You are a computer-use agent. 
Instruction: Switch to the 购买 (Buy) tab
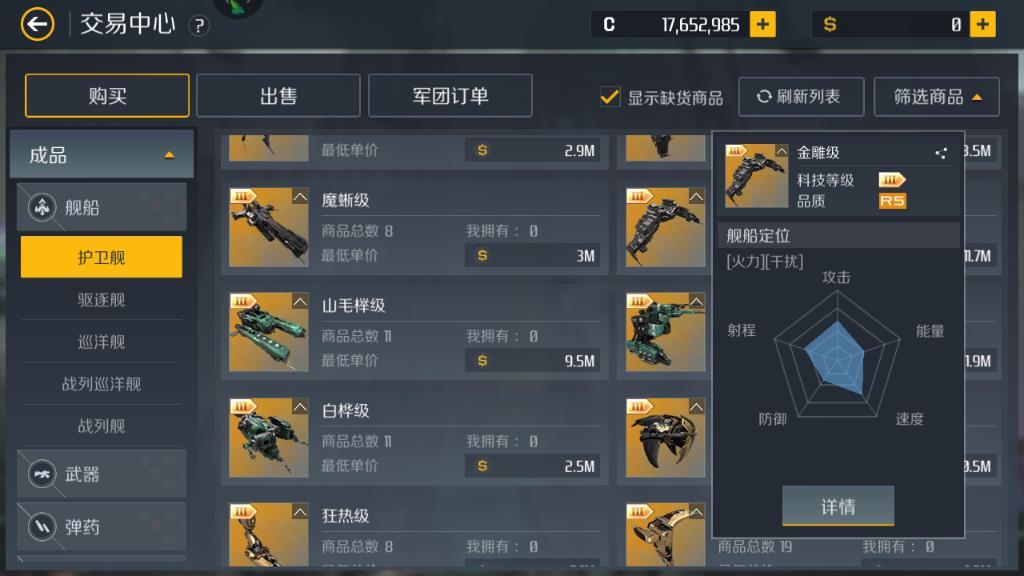click(x=107, y=96)
